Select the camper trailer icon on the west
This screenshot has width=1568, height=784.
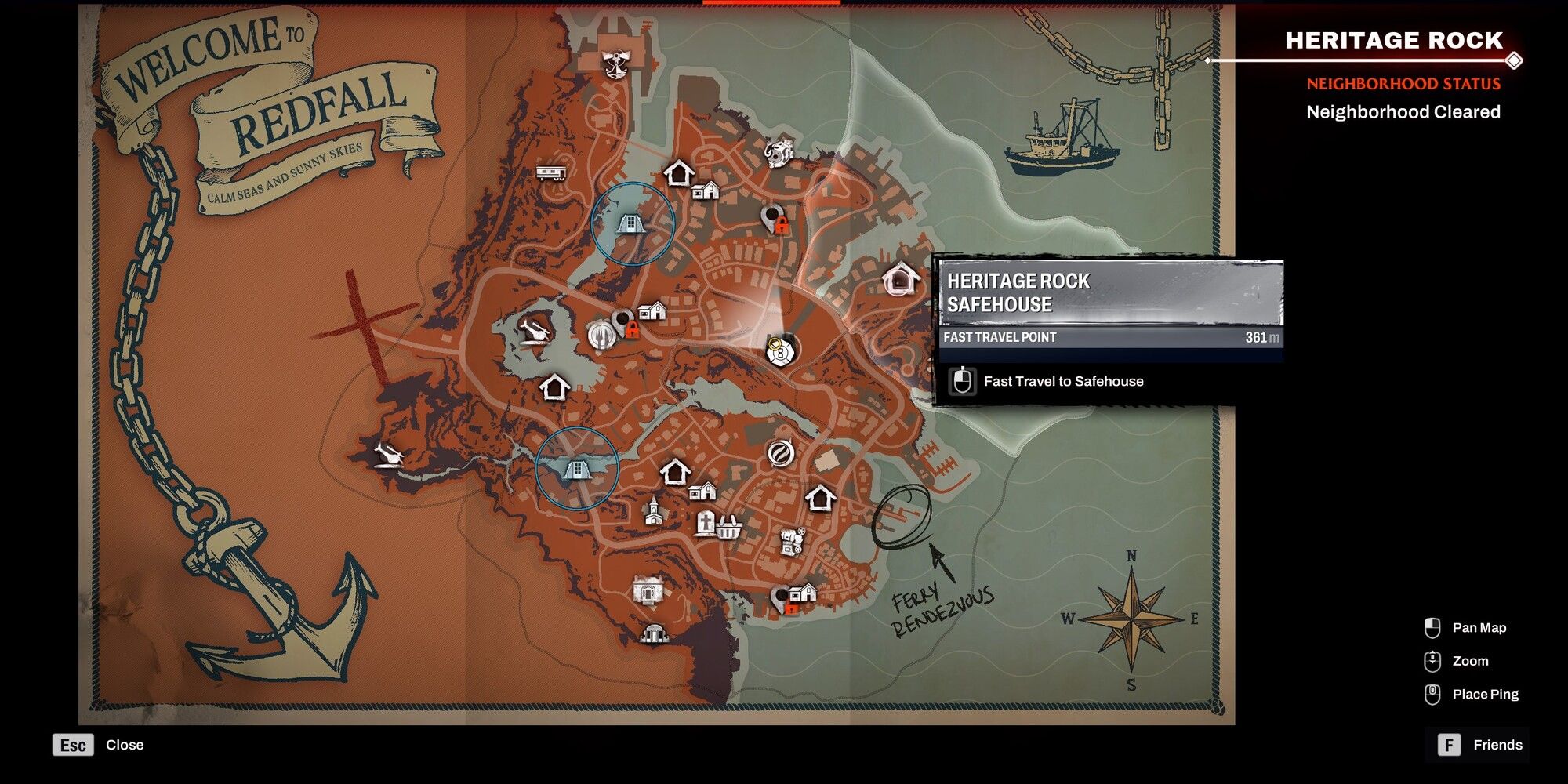click(x=551, y=174)
